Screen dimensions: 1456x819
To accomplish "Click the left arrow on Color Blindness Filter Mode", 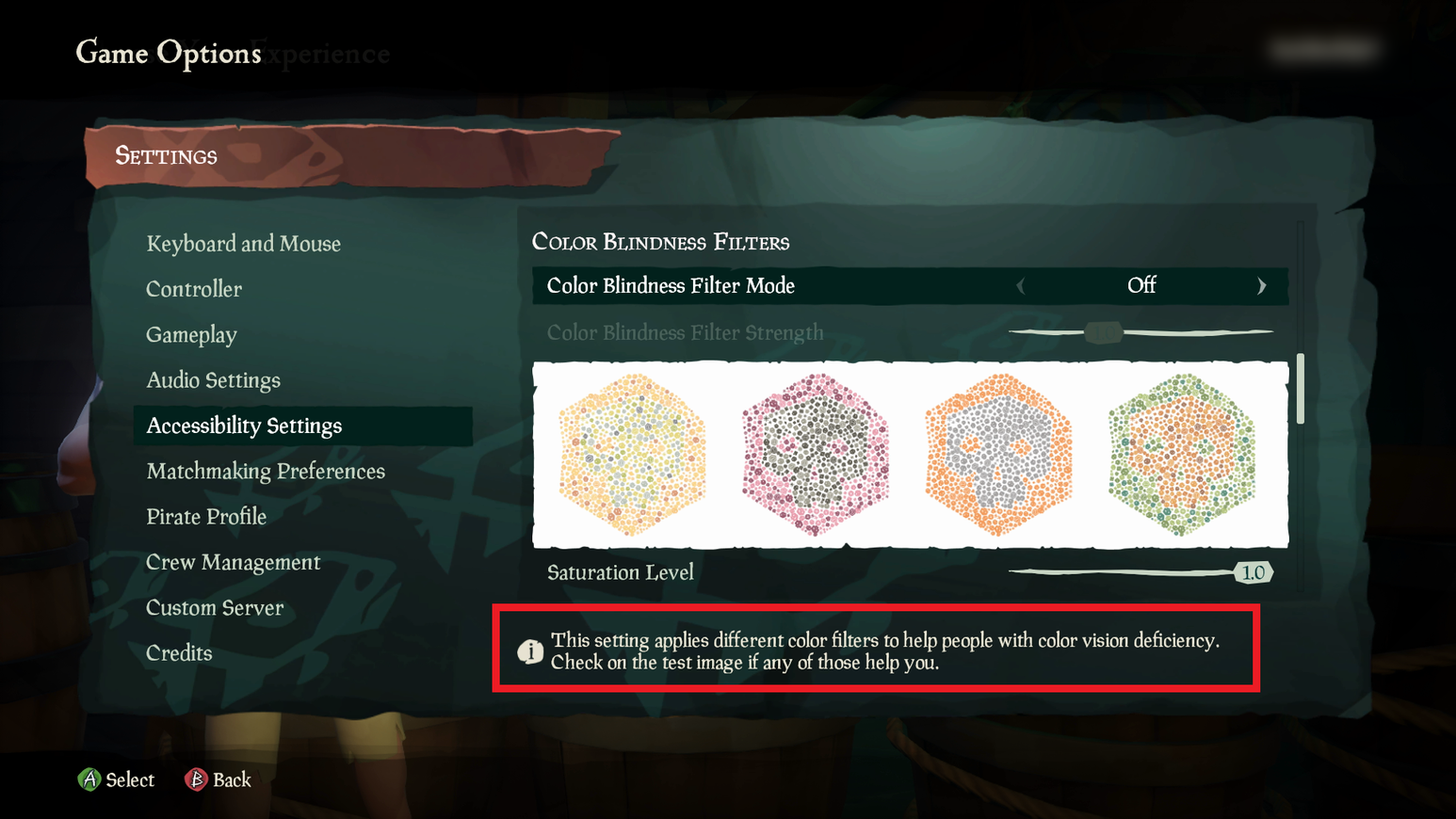I will coord(1022,285).
